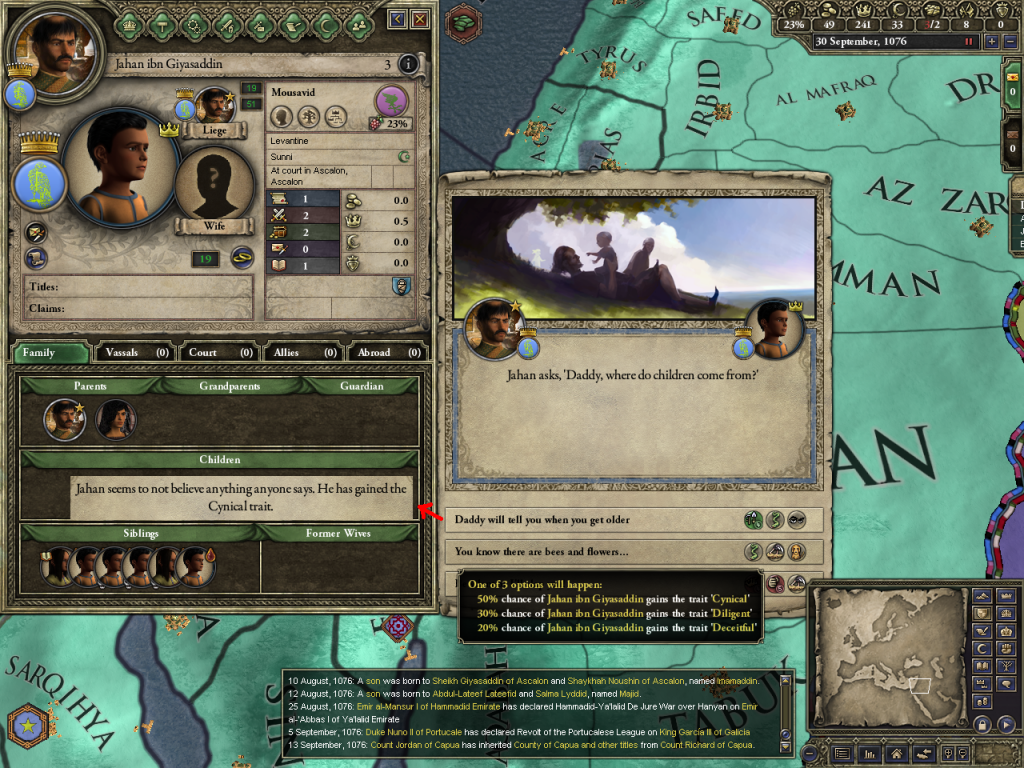Click the Liege portrait in the character panel

[215, 110]
